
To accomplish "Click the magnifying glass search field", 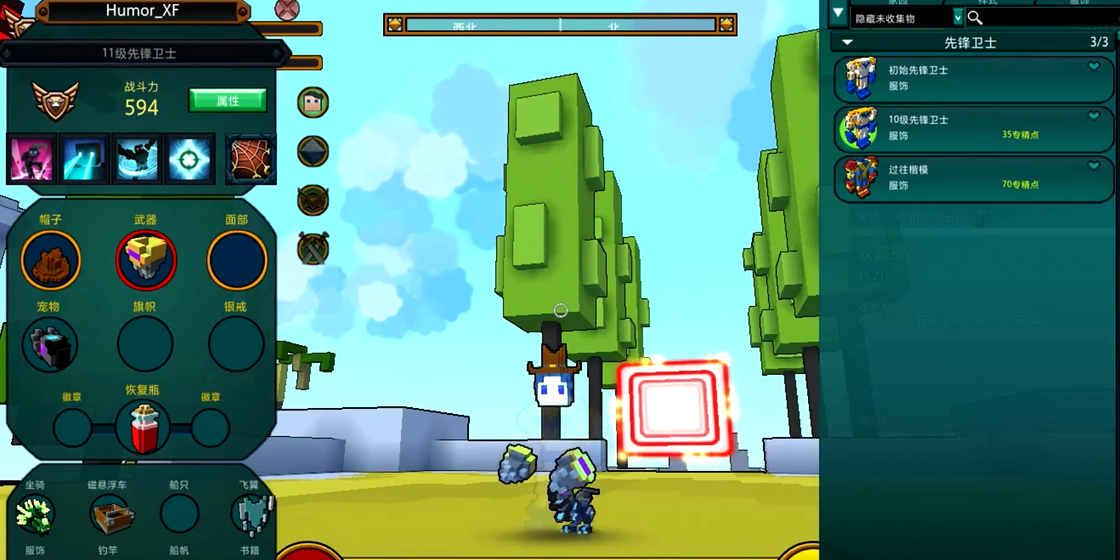I will coord(1040,17).
